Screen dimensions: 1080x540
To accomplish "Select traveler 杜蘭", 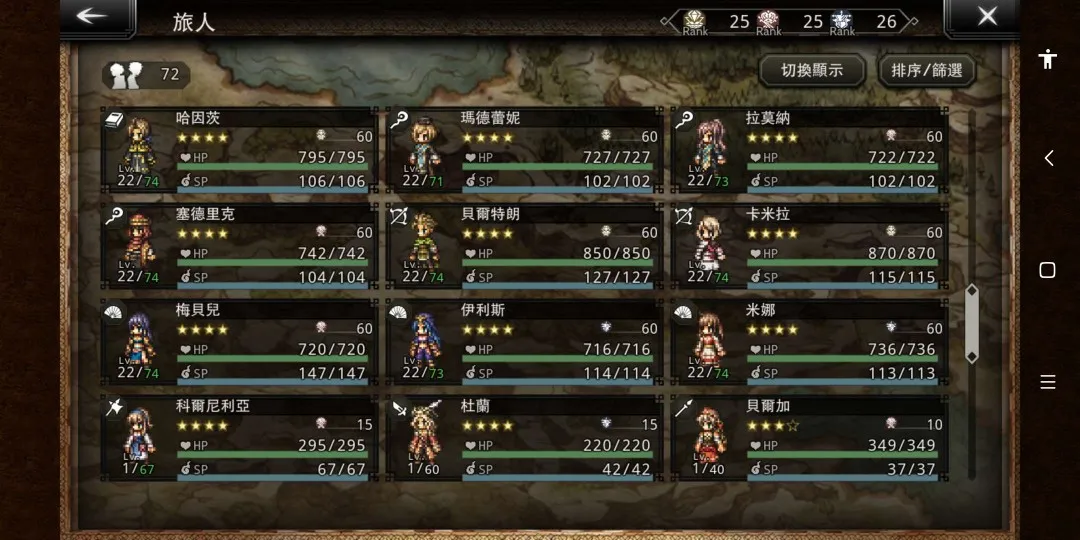I will (524, 438).
